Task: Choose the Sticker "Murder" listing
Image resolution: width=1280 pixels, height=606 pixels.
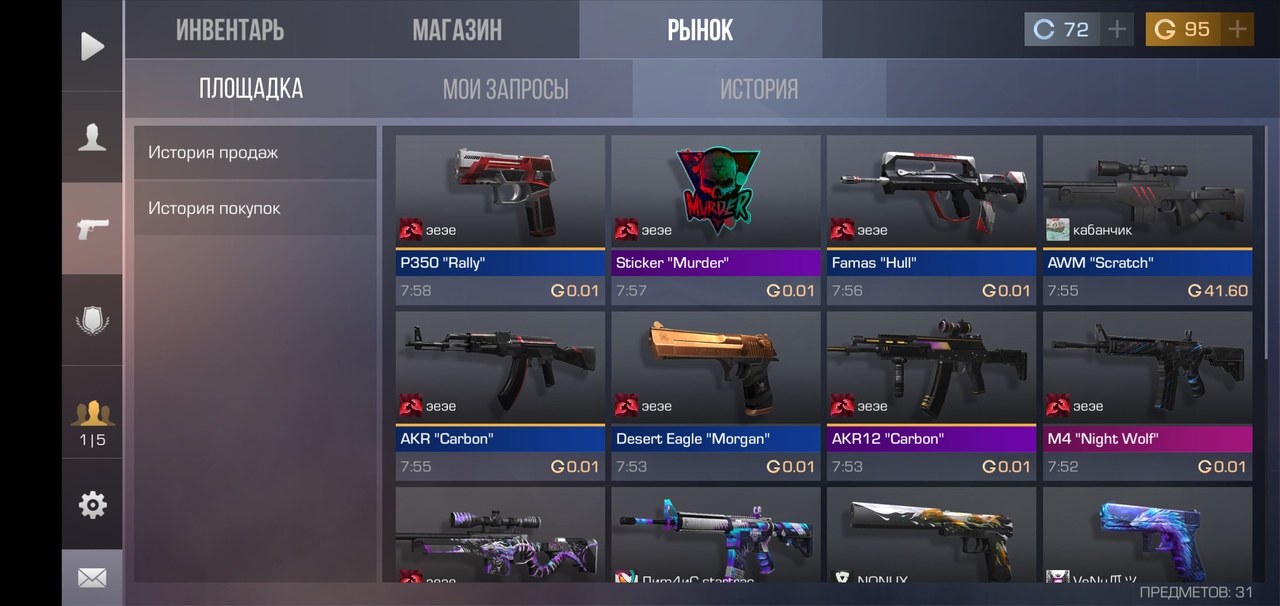Action: pyautogui.click(x=716, y=220)
